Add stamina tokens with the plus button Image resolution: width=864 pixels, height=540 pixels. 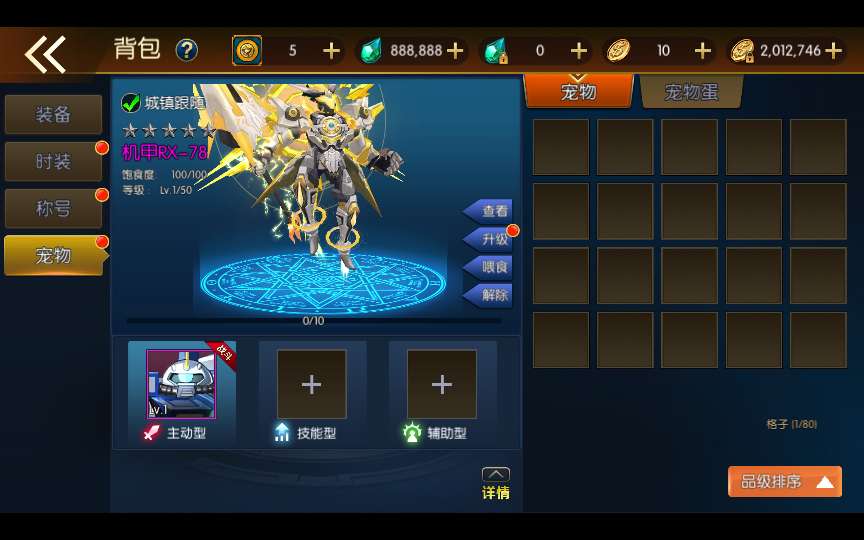coord(331,51)
